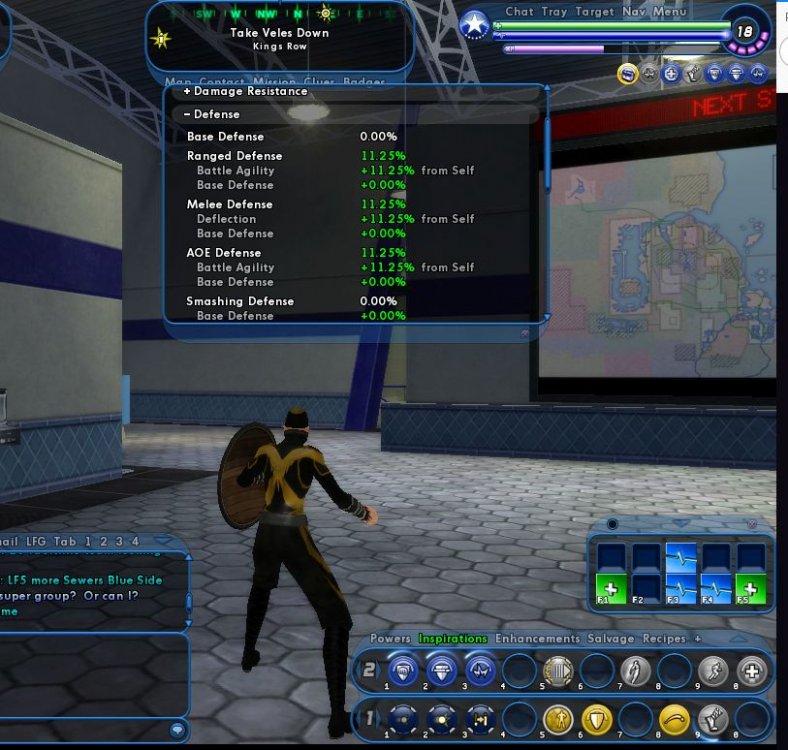Activate the running figure power in tray 2
788x750 pixels.
(x=712, y=670)
